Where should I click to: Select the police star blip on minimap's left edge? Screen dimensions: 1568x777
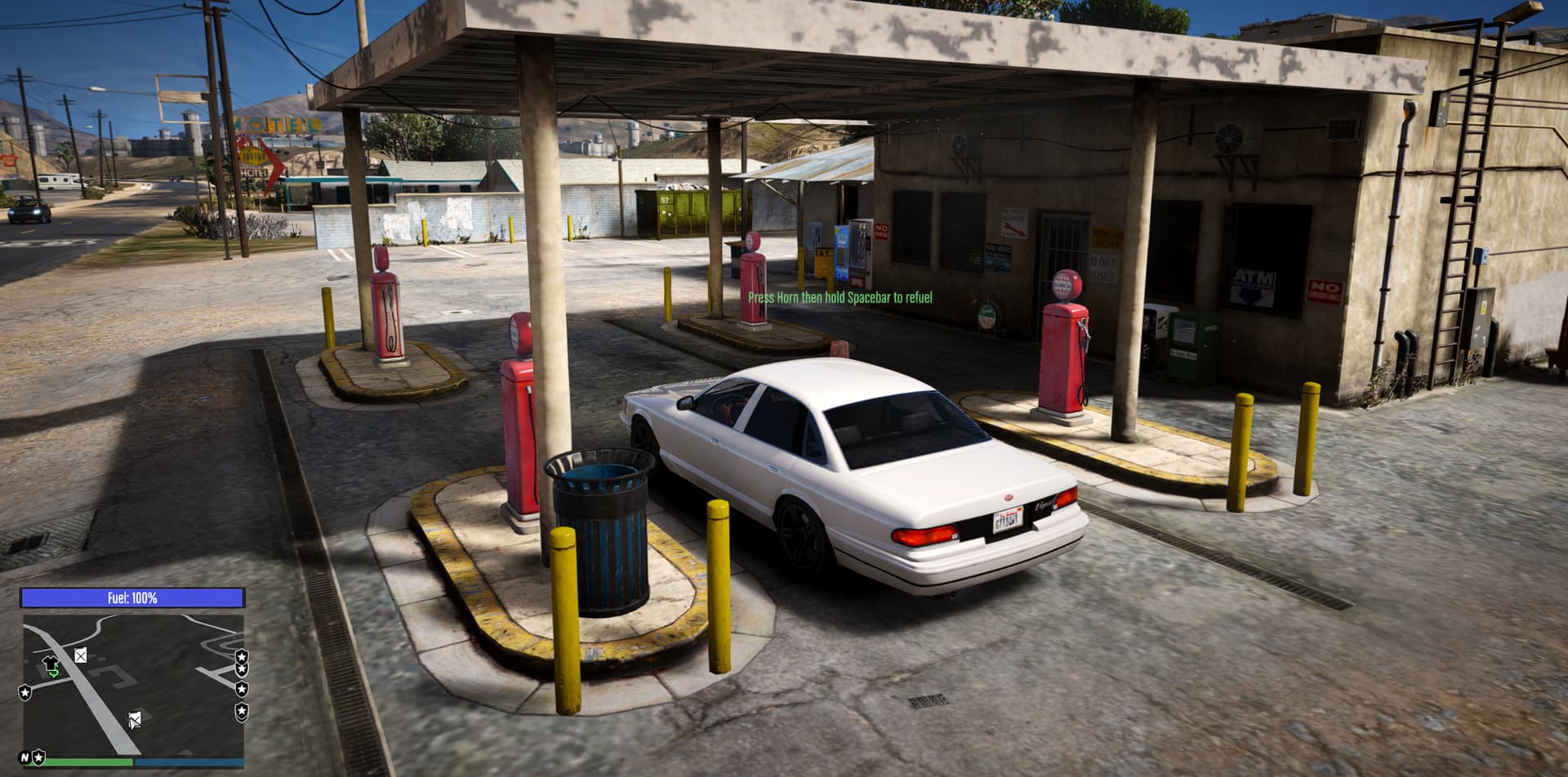[x=25, y=692]
